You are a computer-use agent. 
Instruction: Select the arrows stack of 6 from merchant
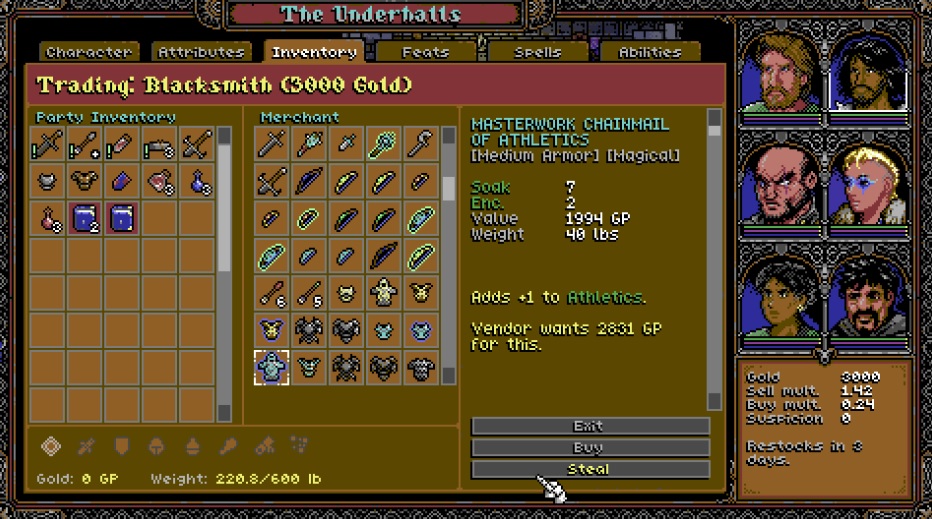click(x=271, y=293)
